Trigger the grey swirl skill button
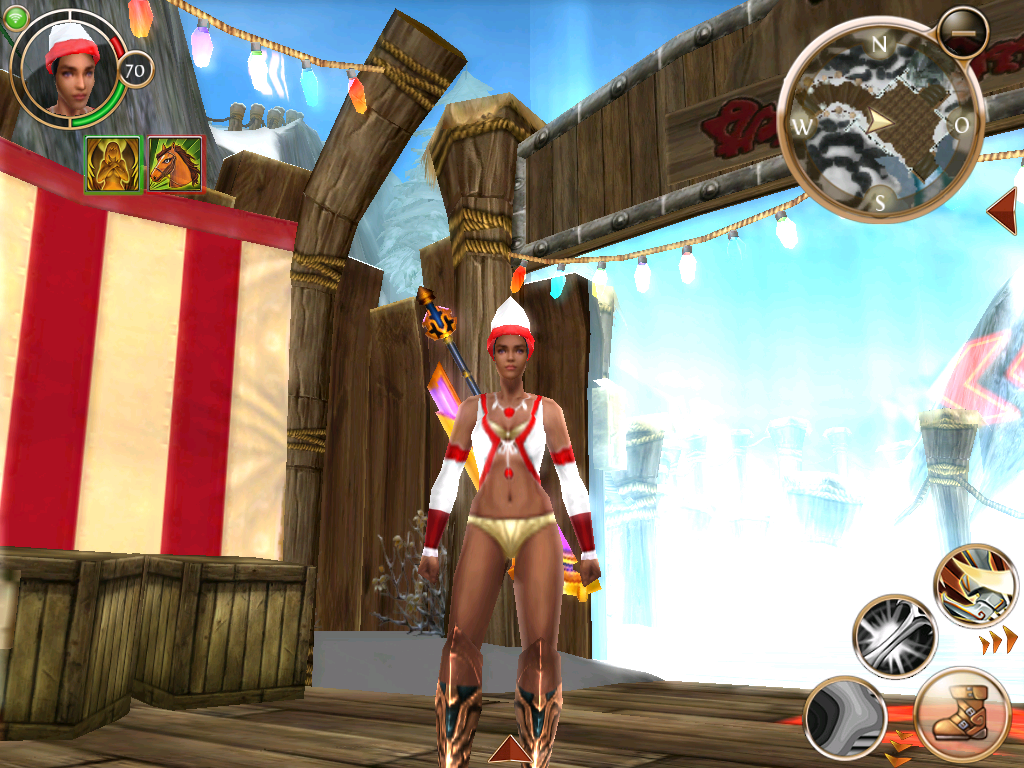Viewport: 1024px width, 768px height. [x=845, y=717]
